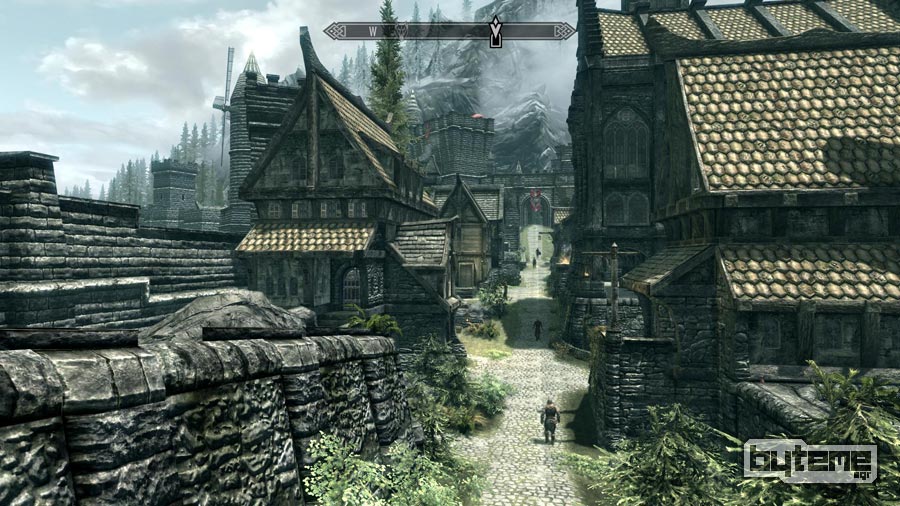Click the byteme watermark logo
Screen dimensions: 900x506
810,461
